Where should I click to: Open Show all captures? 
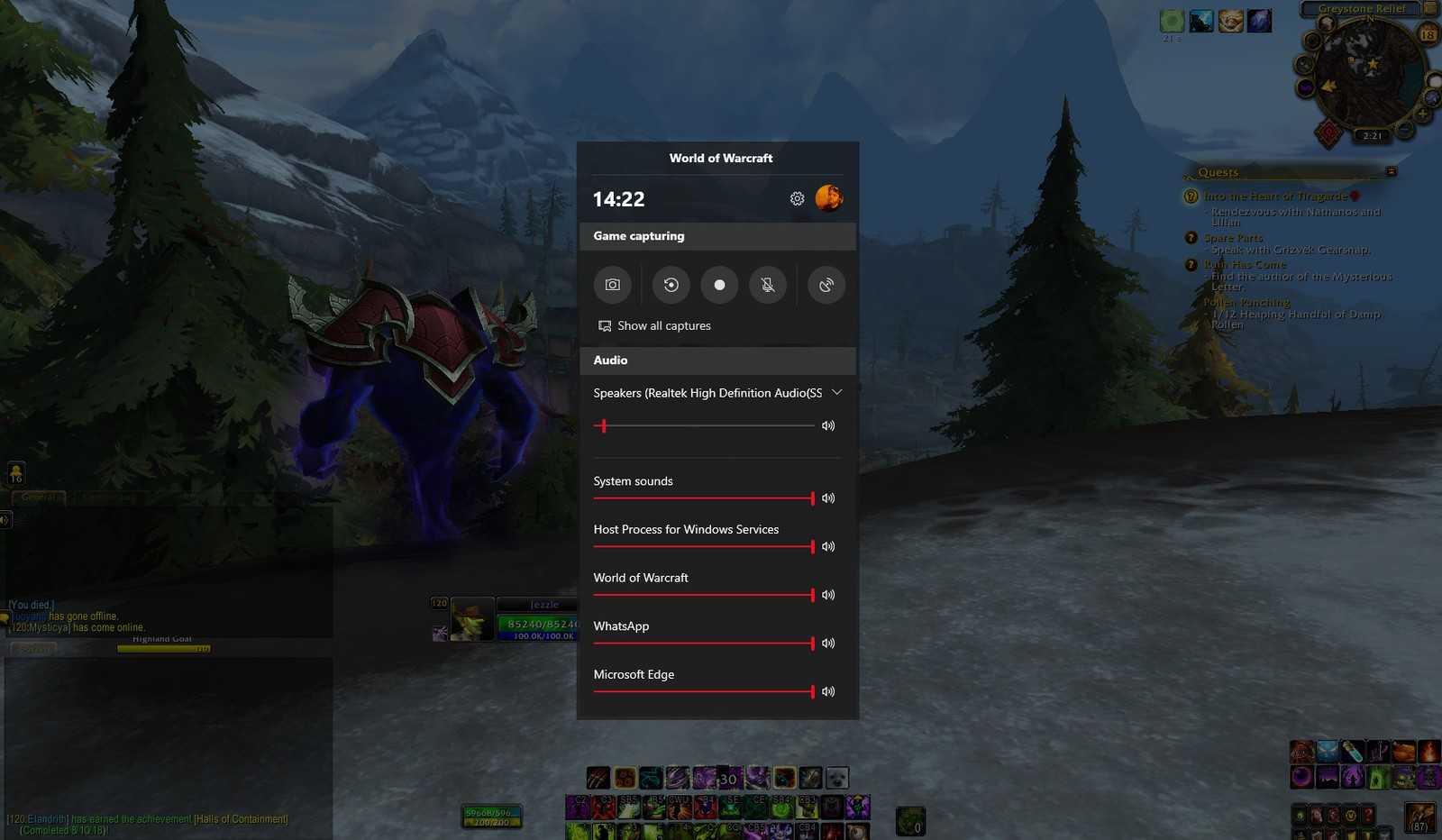(x=654, y=326)
